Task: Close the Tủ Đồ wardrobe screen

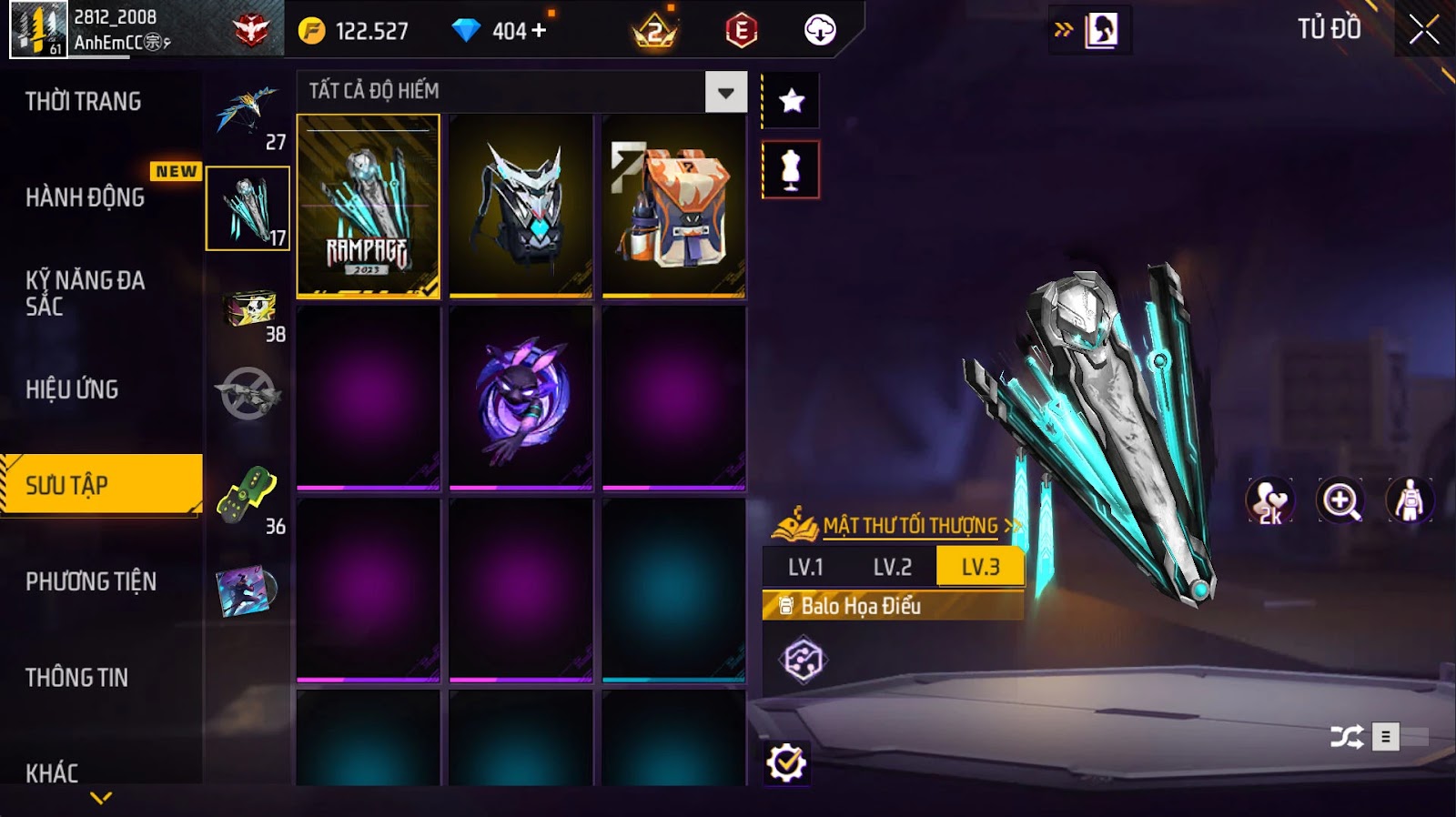Action: [x=1424, y=31]
